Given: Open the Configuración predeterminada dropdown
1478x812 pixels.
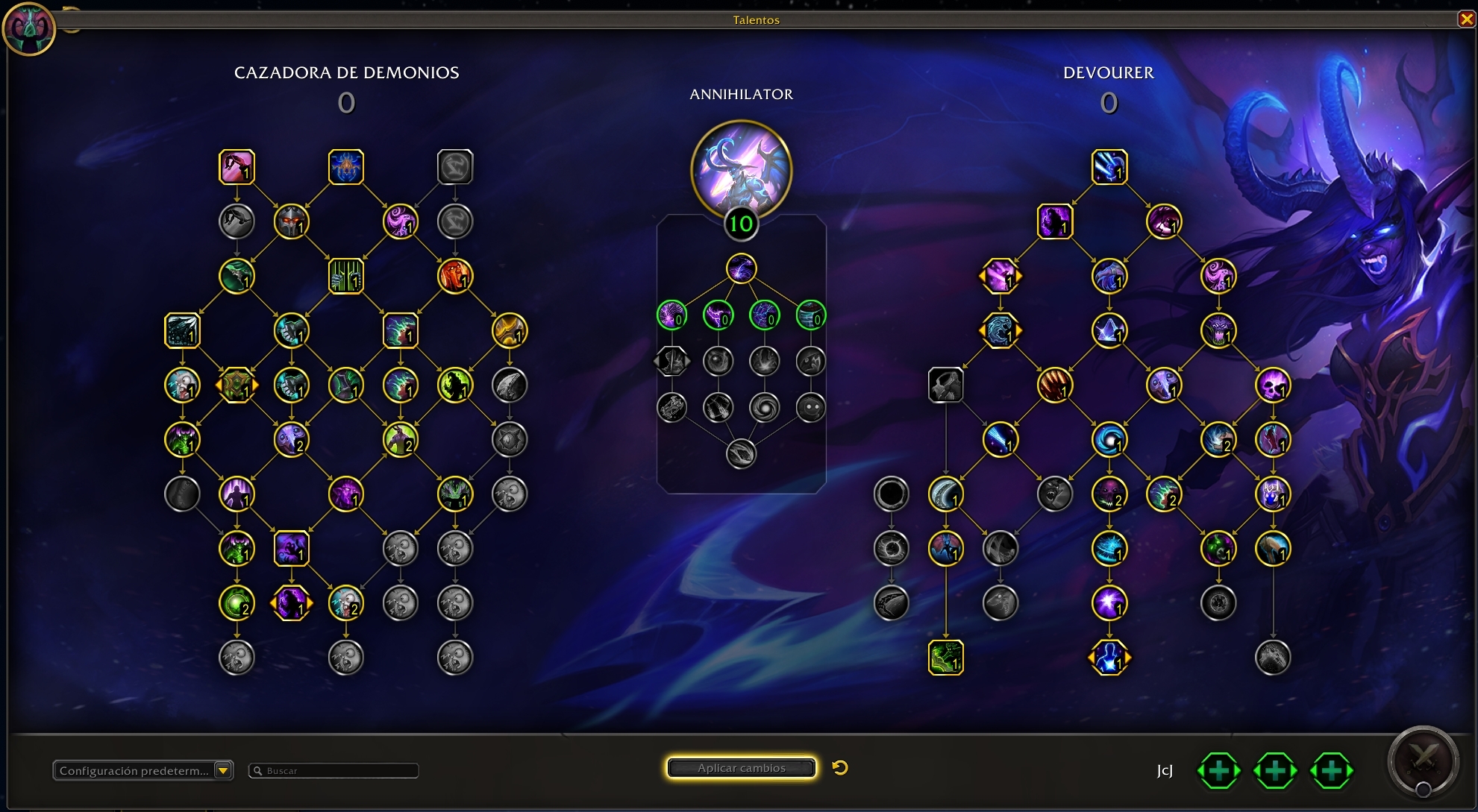Looking at the screenshot, I should [222, 770].
